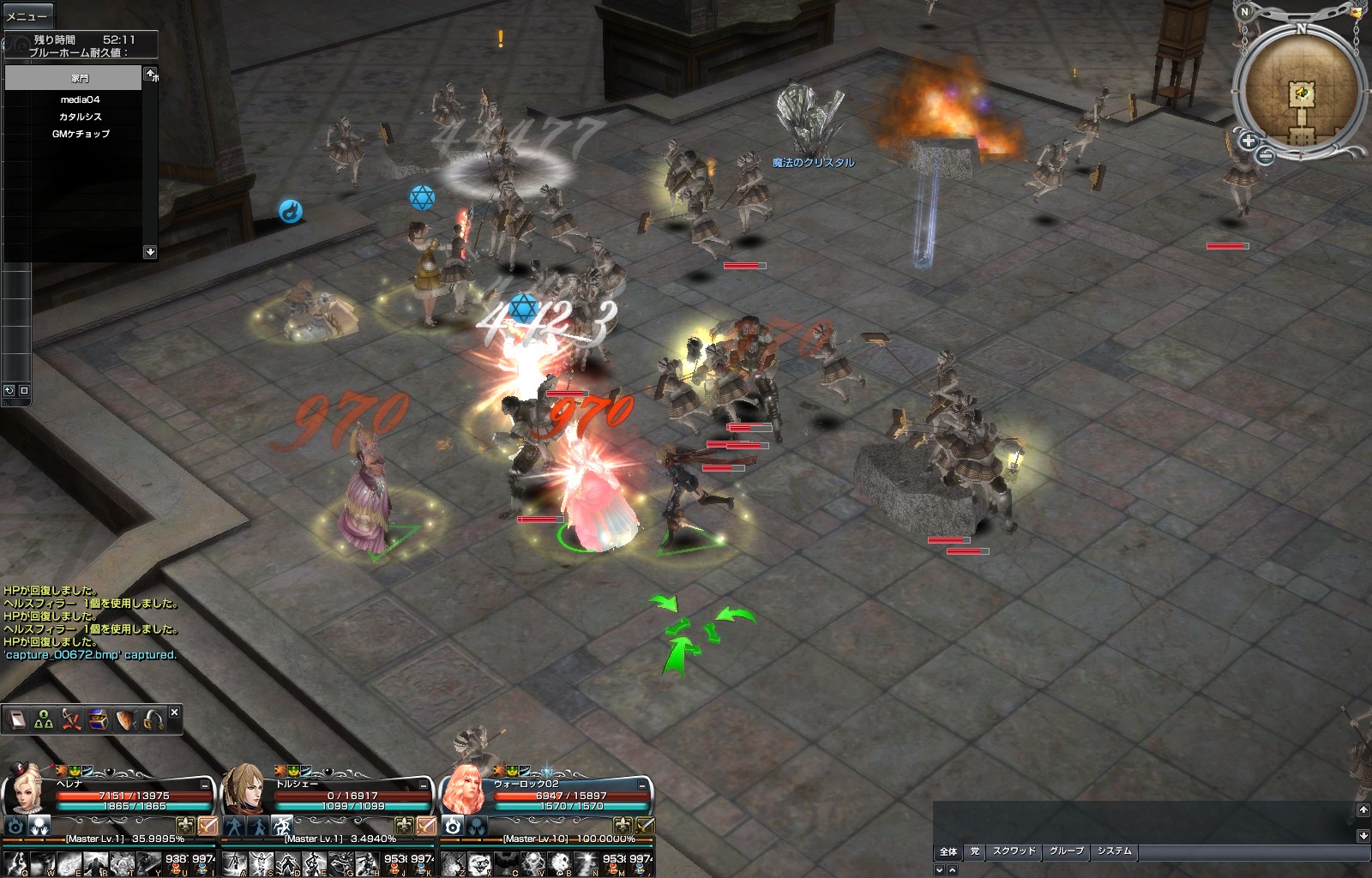Switch to the スクワッド chat tab
This screenshot has width=1372, height=878.
[x=1014, y=851]
